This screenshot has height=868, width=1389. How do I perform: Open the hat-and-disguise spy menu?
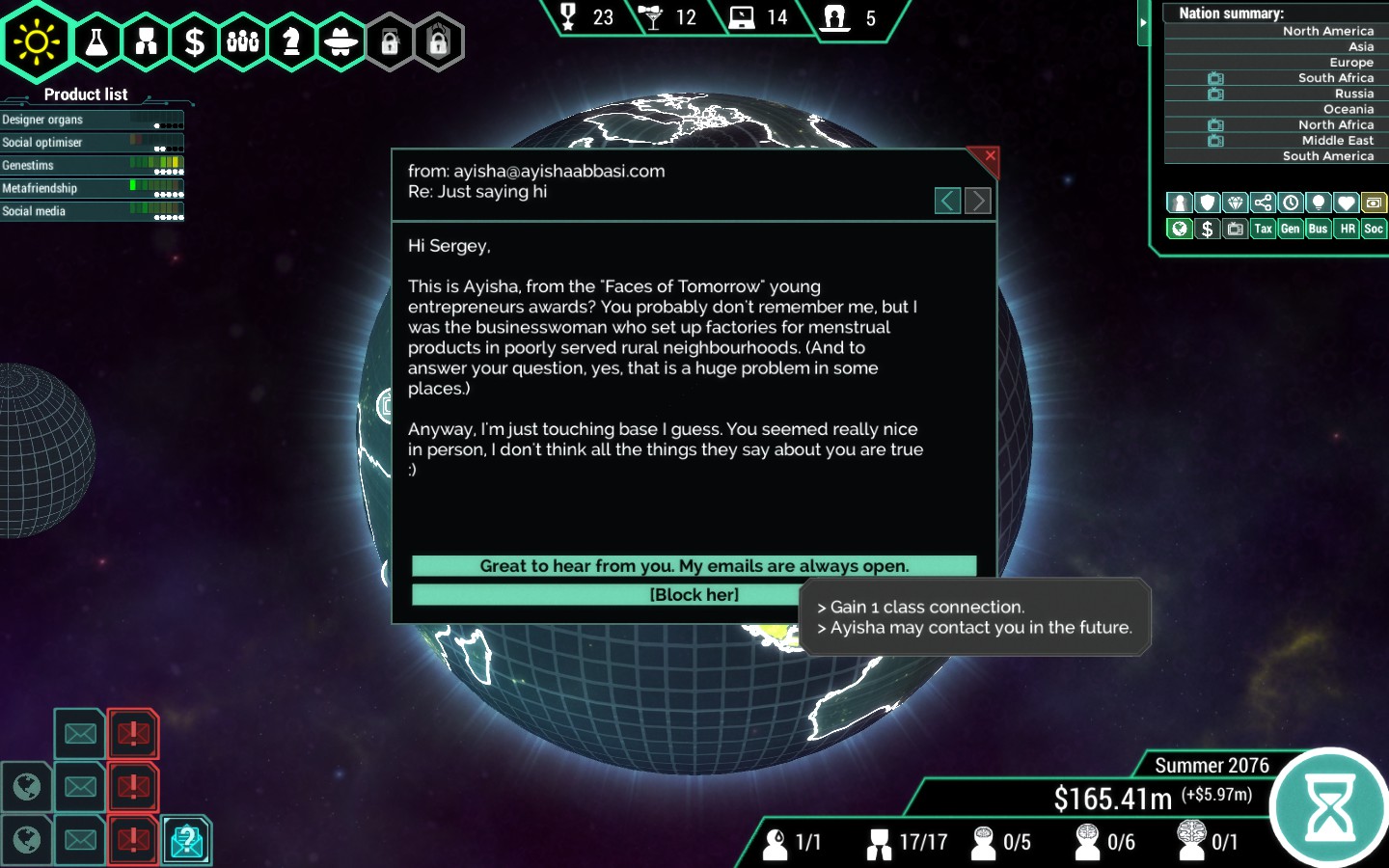coord(340,41)
